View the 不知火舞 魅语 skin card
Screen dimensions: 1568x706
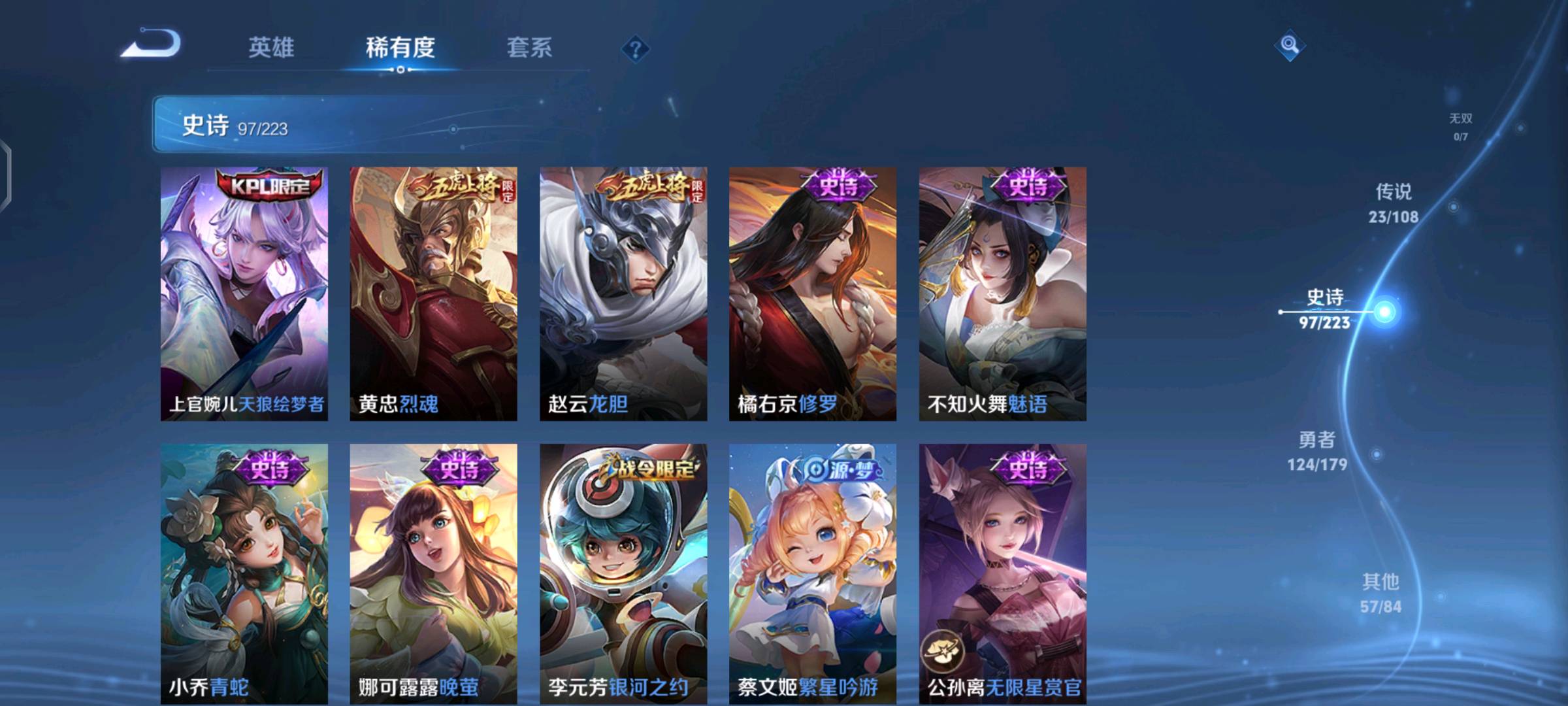(x=1002, y=294)
